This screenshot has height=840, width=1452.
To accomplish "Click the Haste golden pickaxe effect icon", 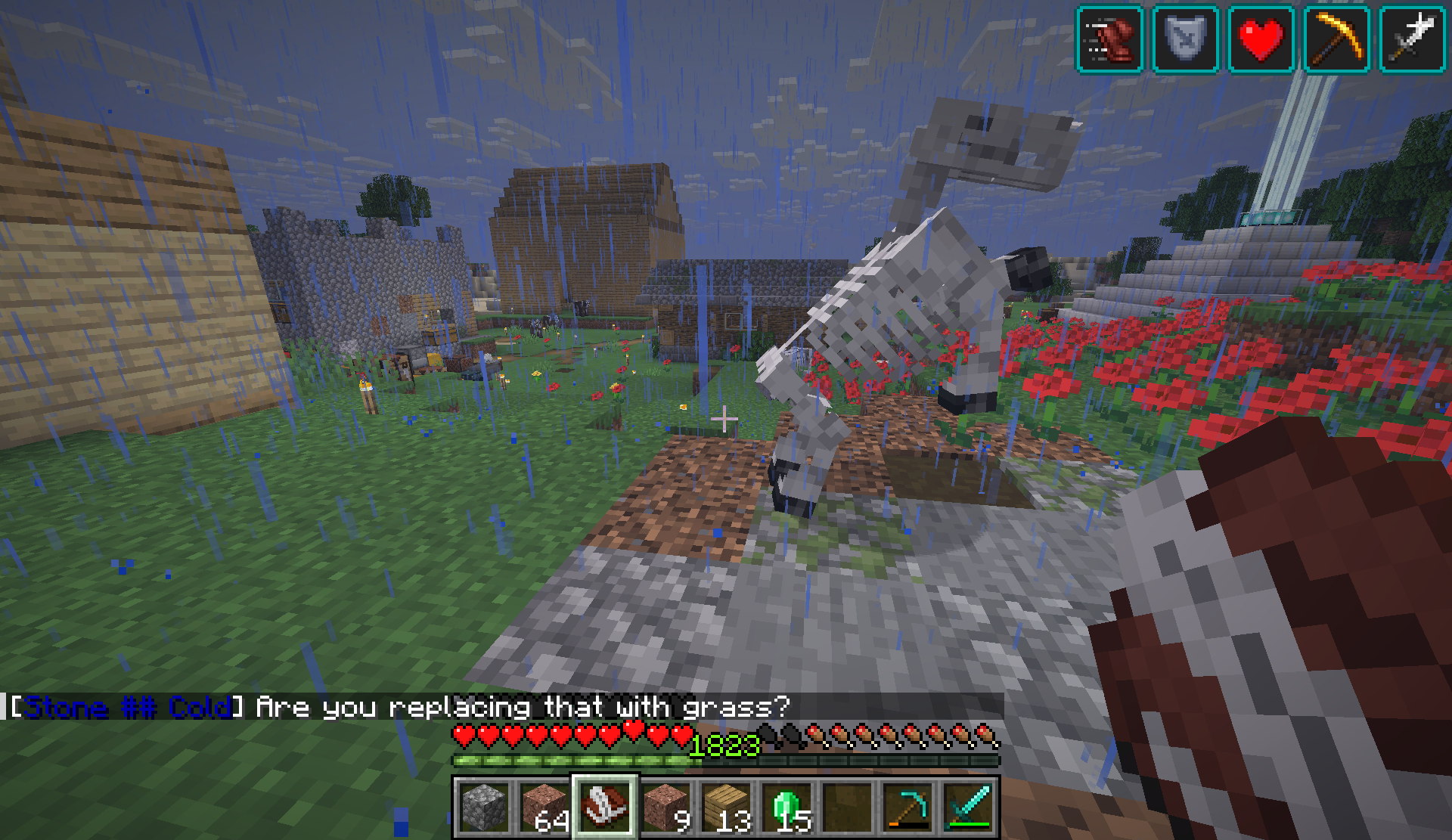I will tap(1336, 39).
